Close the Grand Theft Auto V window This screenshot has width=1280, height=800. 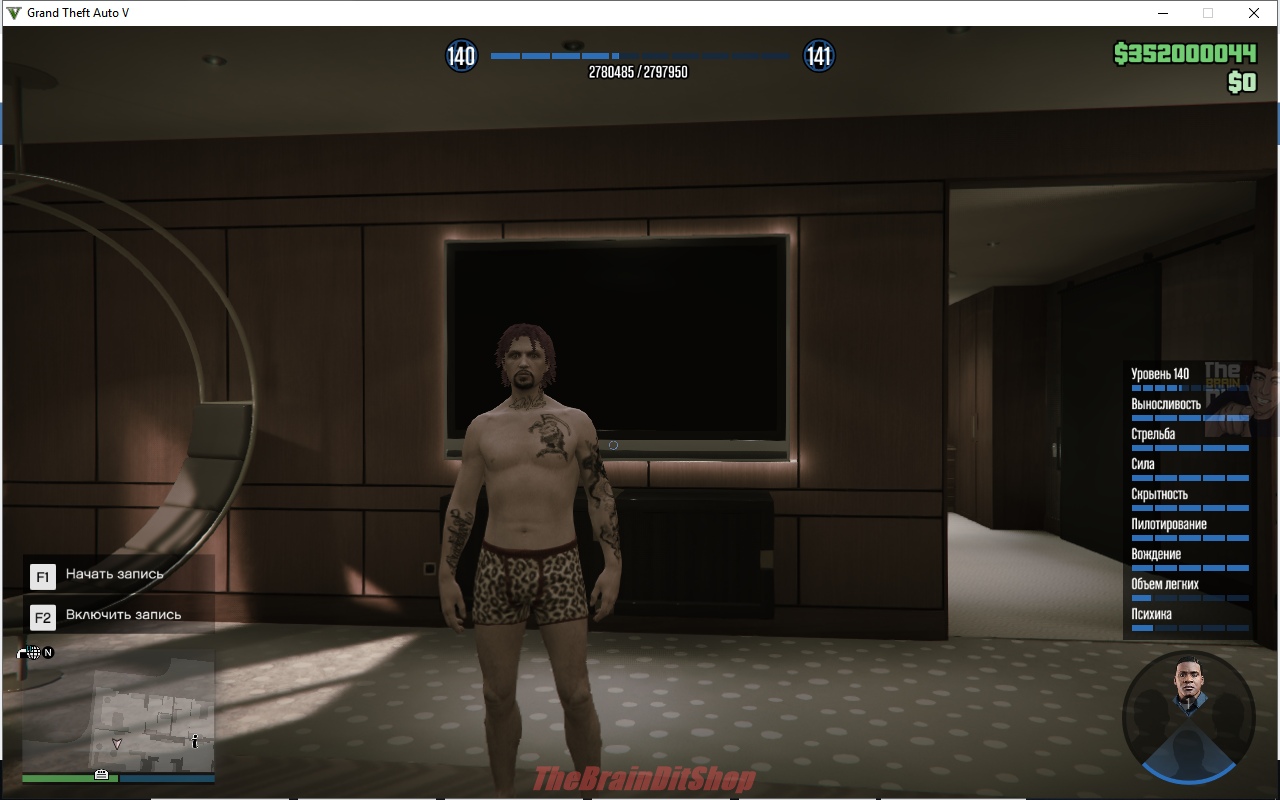pos(1253,13)
